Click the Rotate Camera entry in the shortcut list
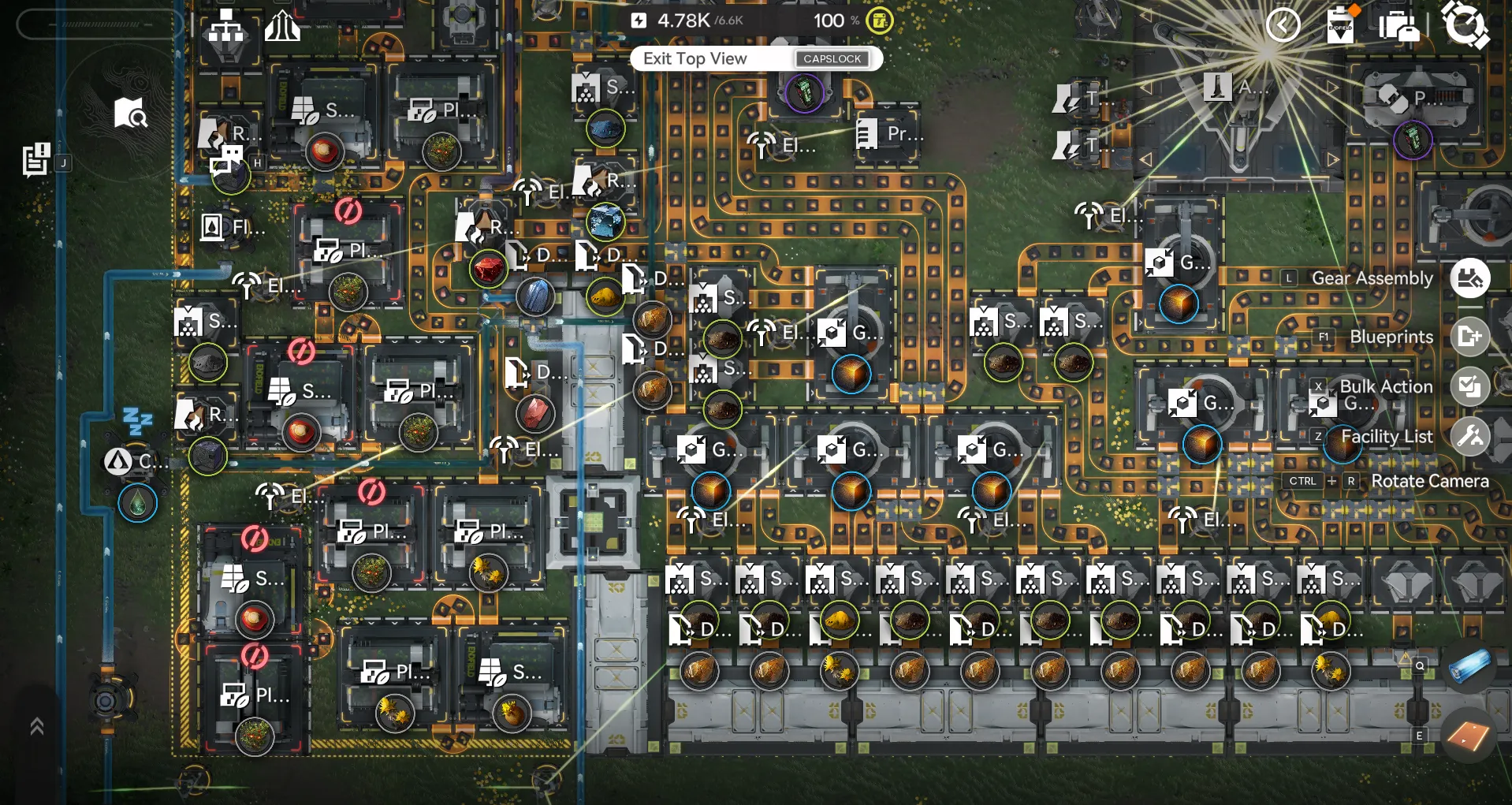The image size is (1512, 805). pyautogui.click(x=1429, y=481)
